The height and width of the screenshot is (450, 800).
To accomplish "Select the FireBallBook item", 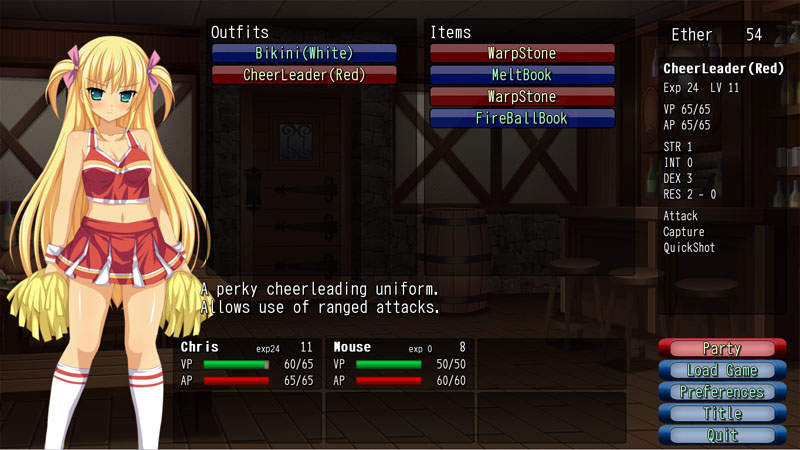I will point(522,118).
